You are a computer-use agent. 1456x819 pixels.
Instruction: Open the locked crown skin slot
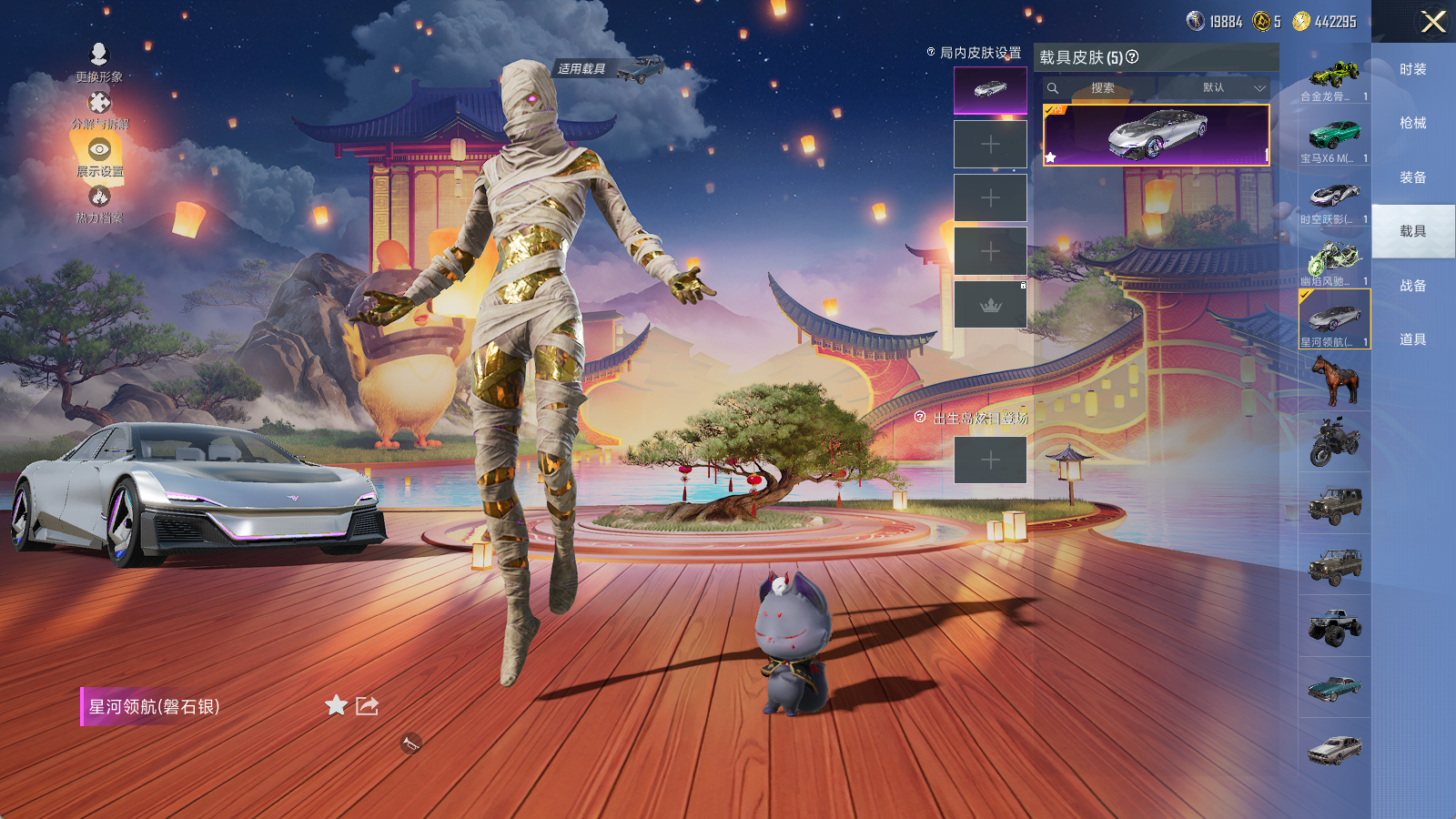point(990,305)
